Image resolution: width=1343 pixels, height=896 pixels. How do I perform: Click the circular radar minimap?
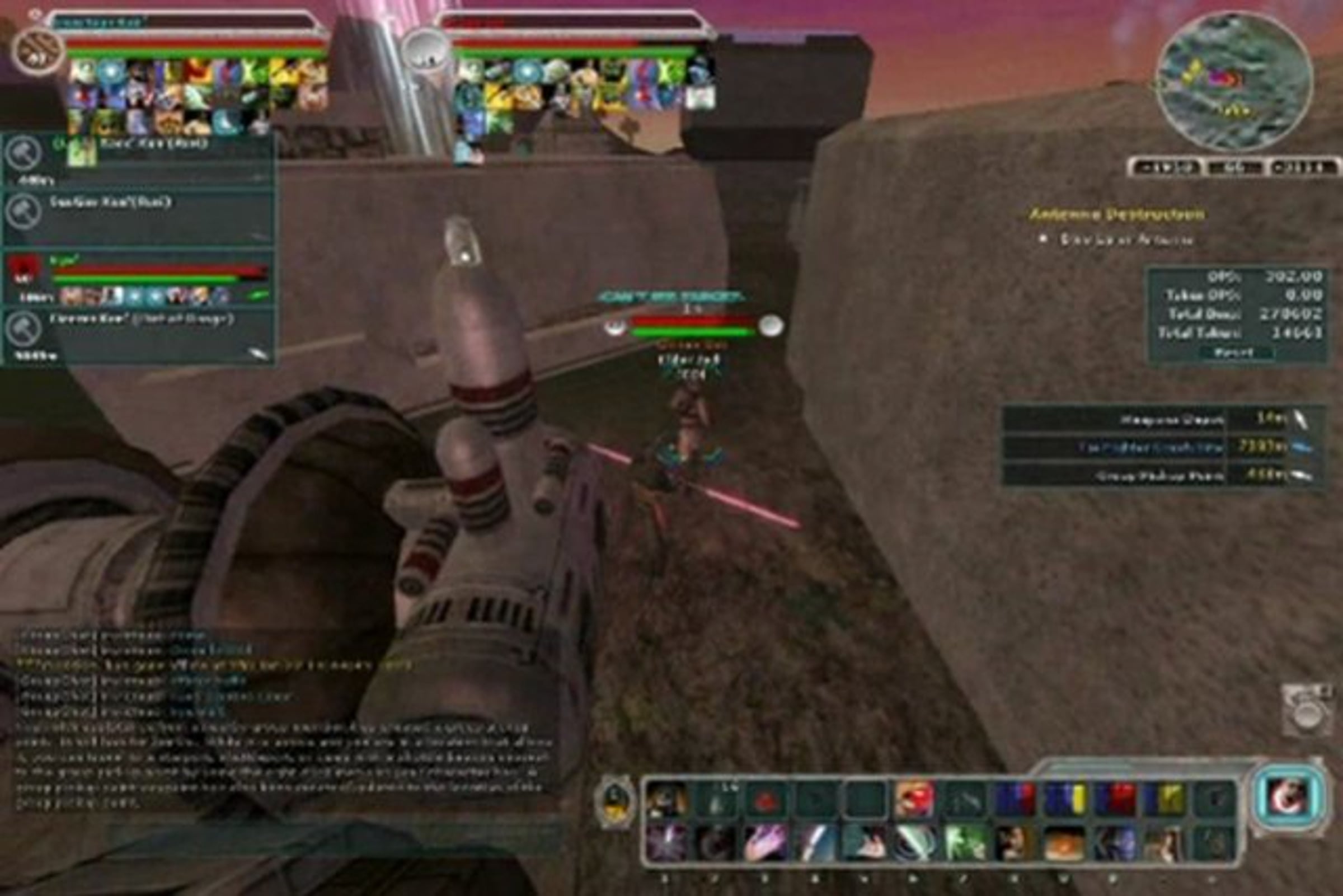(1234, 80)
